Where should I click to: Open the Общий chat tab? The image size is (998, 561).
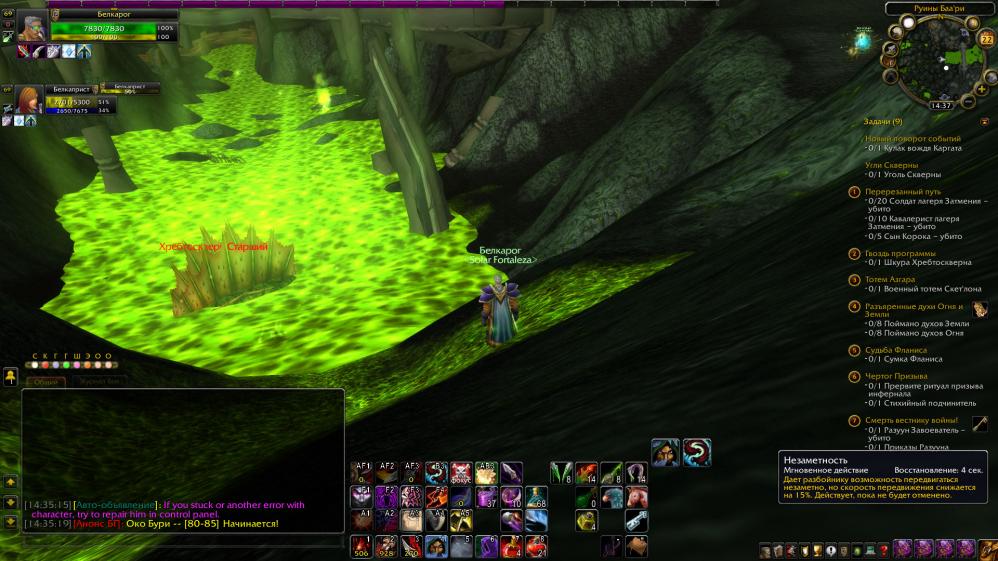[45, 381]
